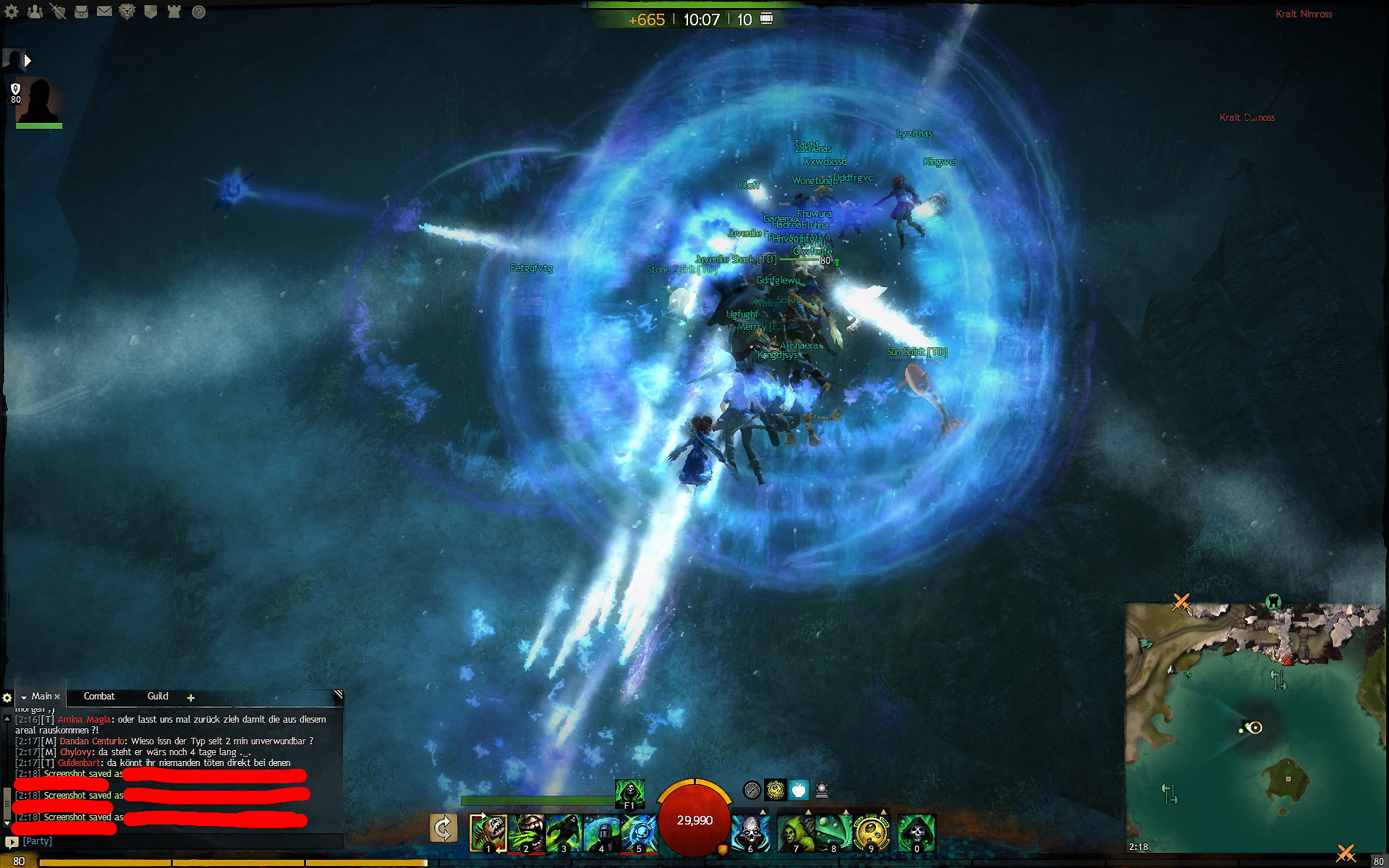Open chat options gear icon

pos(7,698)
